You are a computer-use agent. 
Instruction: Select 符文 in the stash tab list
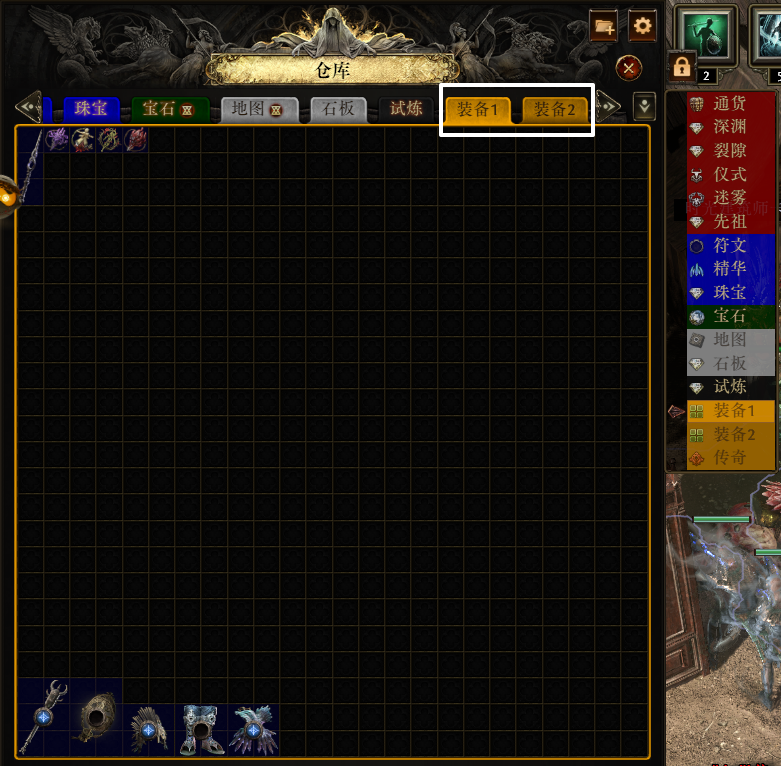[x=729, y=245]
